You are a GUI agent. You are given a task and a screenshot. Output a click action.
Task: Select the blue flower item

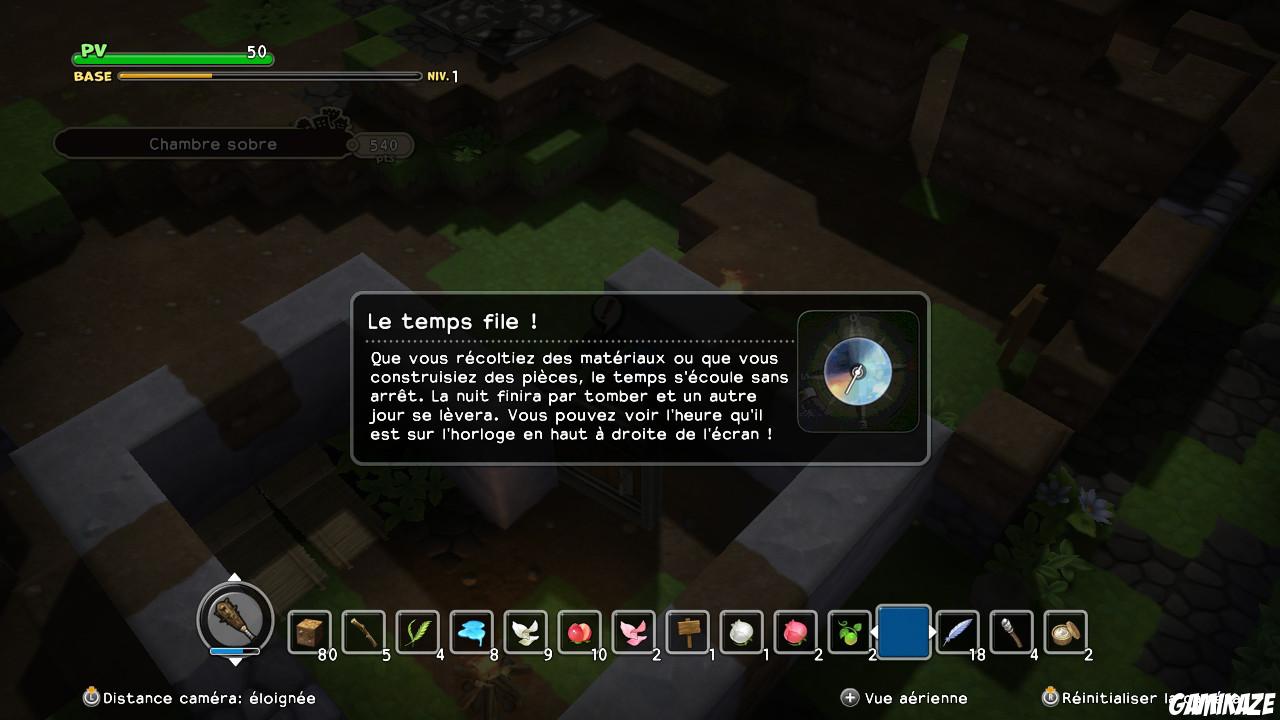471,630
